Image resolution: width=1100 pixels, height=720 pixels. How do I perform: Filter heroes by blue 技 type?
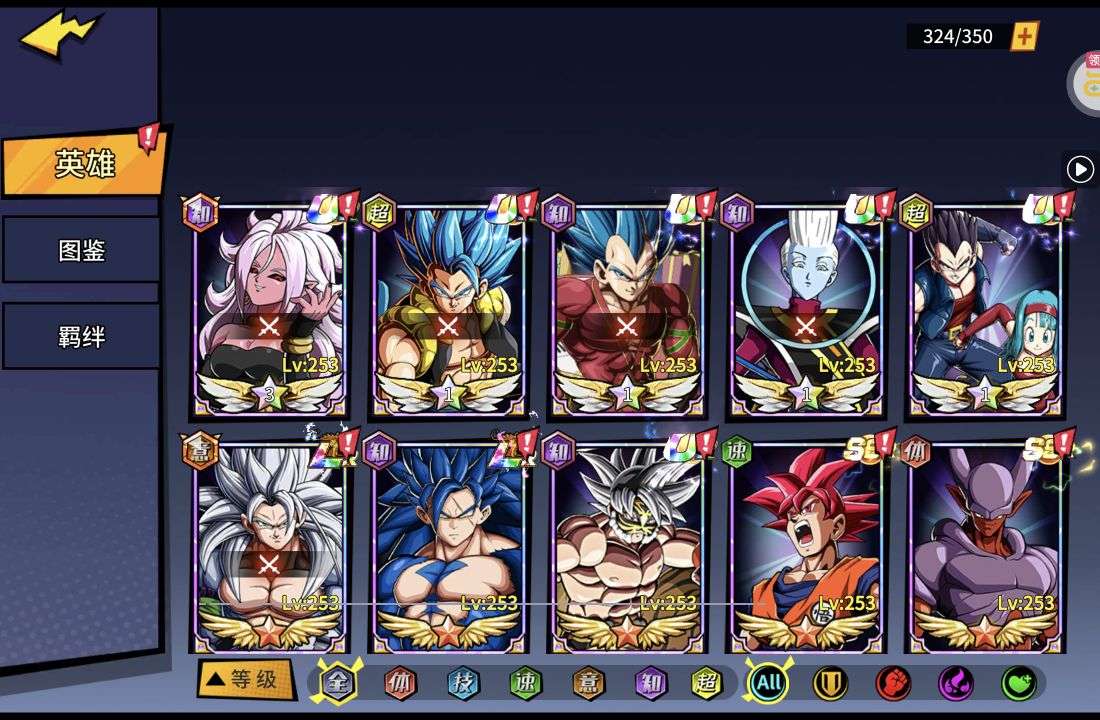point(463,683)
